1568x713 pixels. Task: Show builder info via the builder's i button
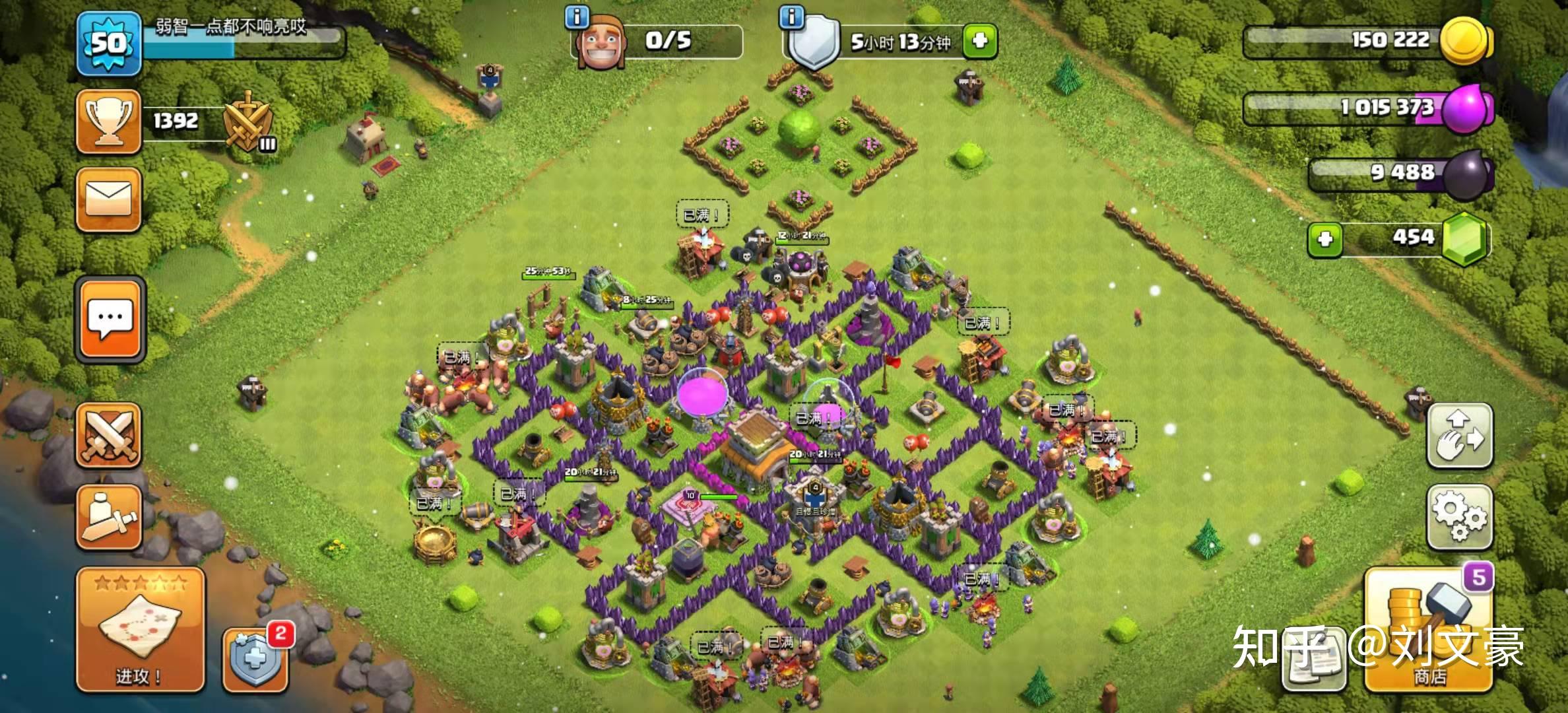(x=577, y=17)
